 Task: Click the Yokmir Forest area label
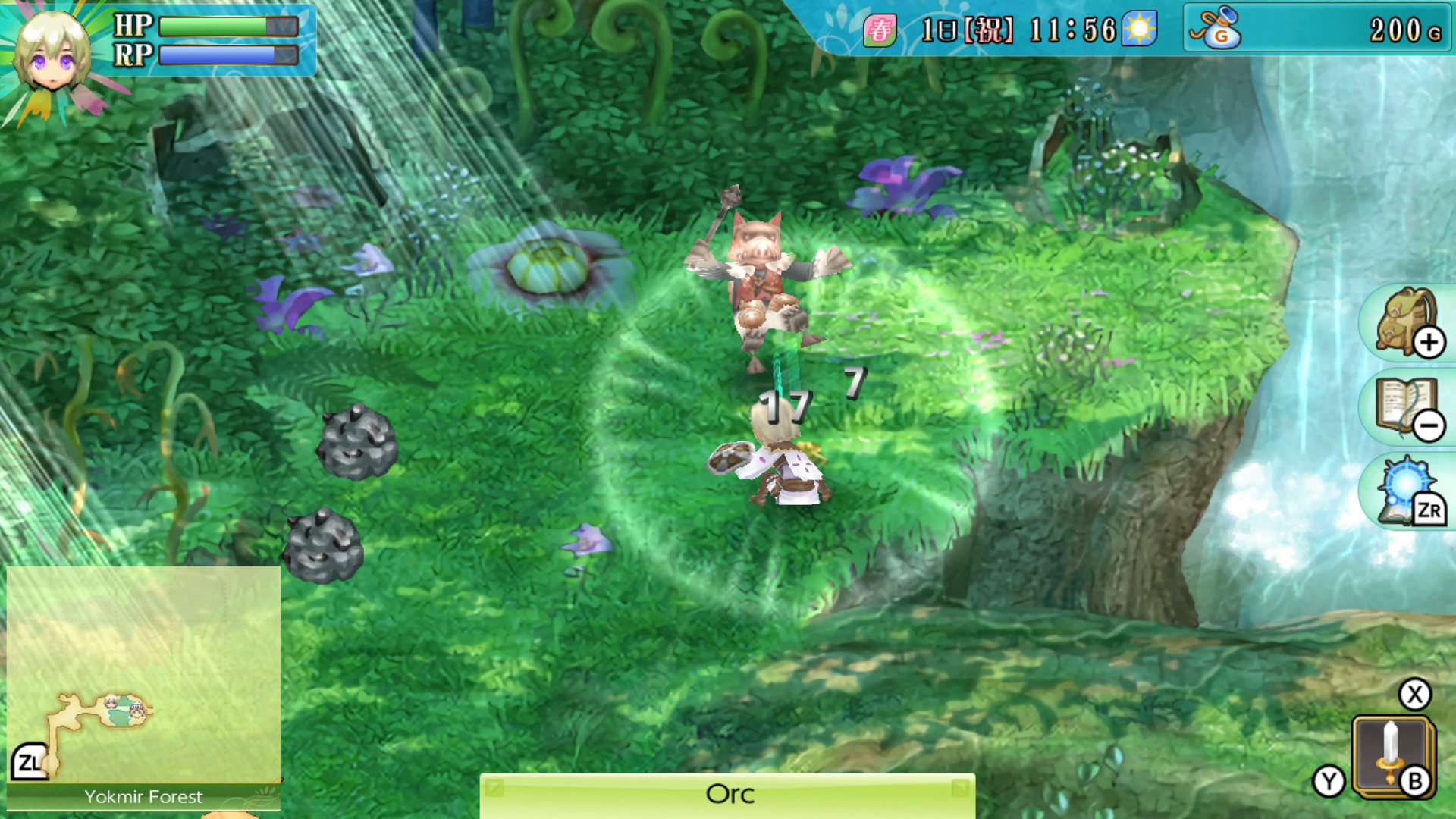pyautogui.click(x=143, y=797)
